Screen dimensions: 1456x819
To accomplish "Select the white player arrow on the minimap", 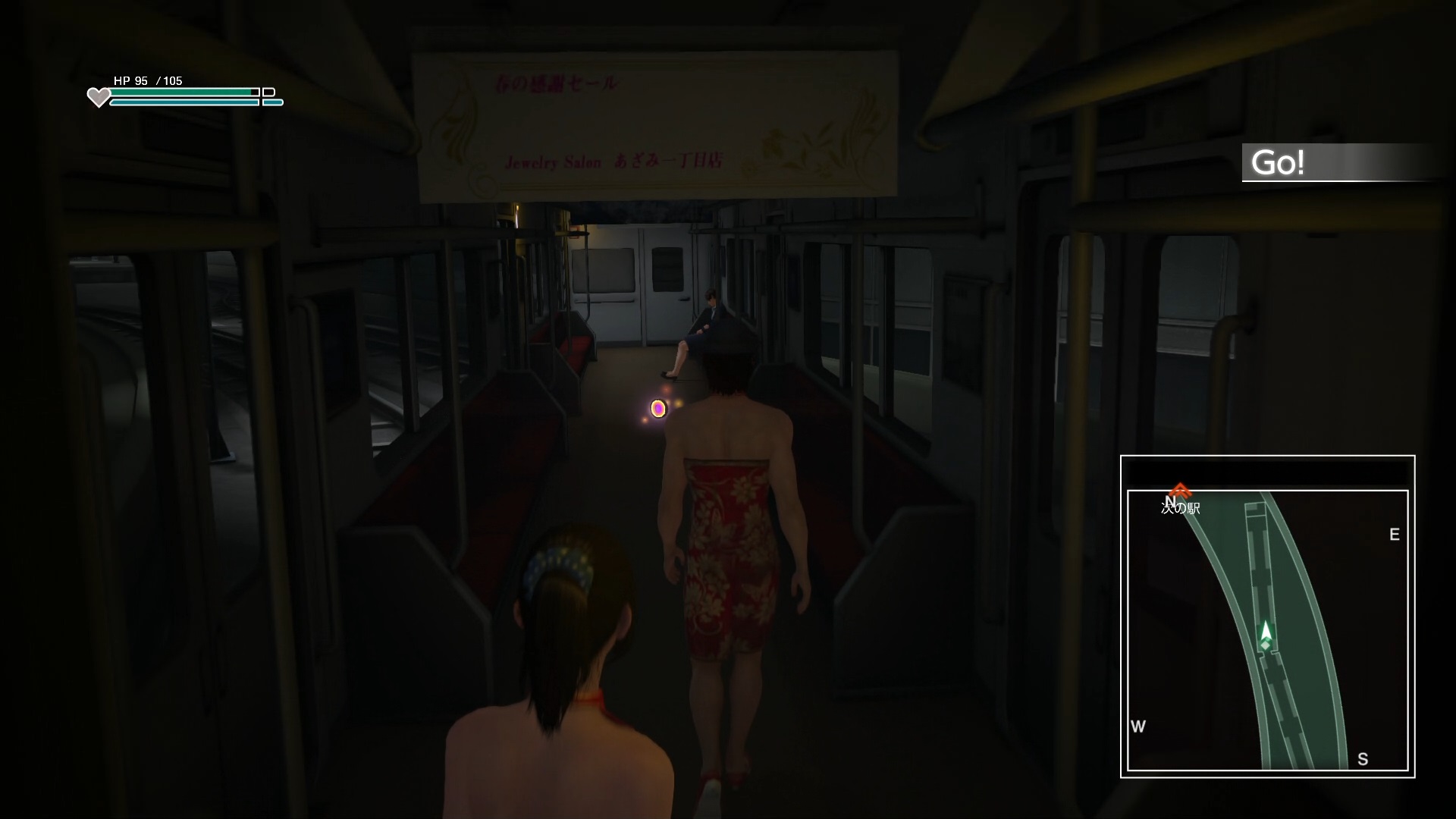I will pos(1265,631).
